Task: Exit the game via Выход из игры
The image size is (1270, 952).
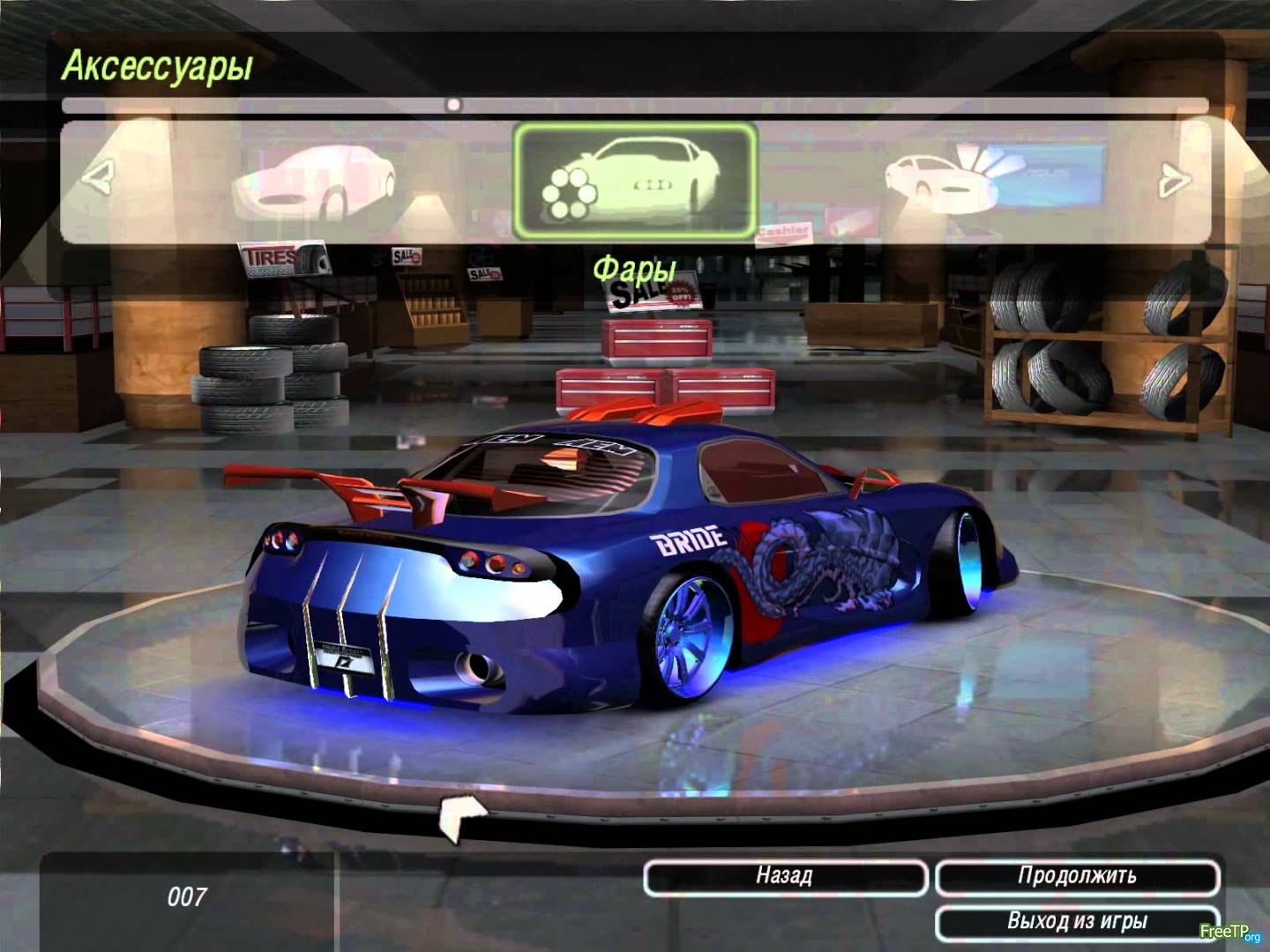Action: click(x=1077, y=922)
